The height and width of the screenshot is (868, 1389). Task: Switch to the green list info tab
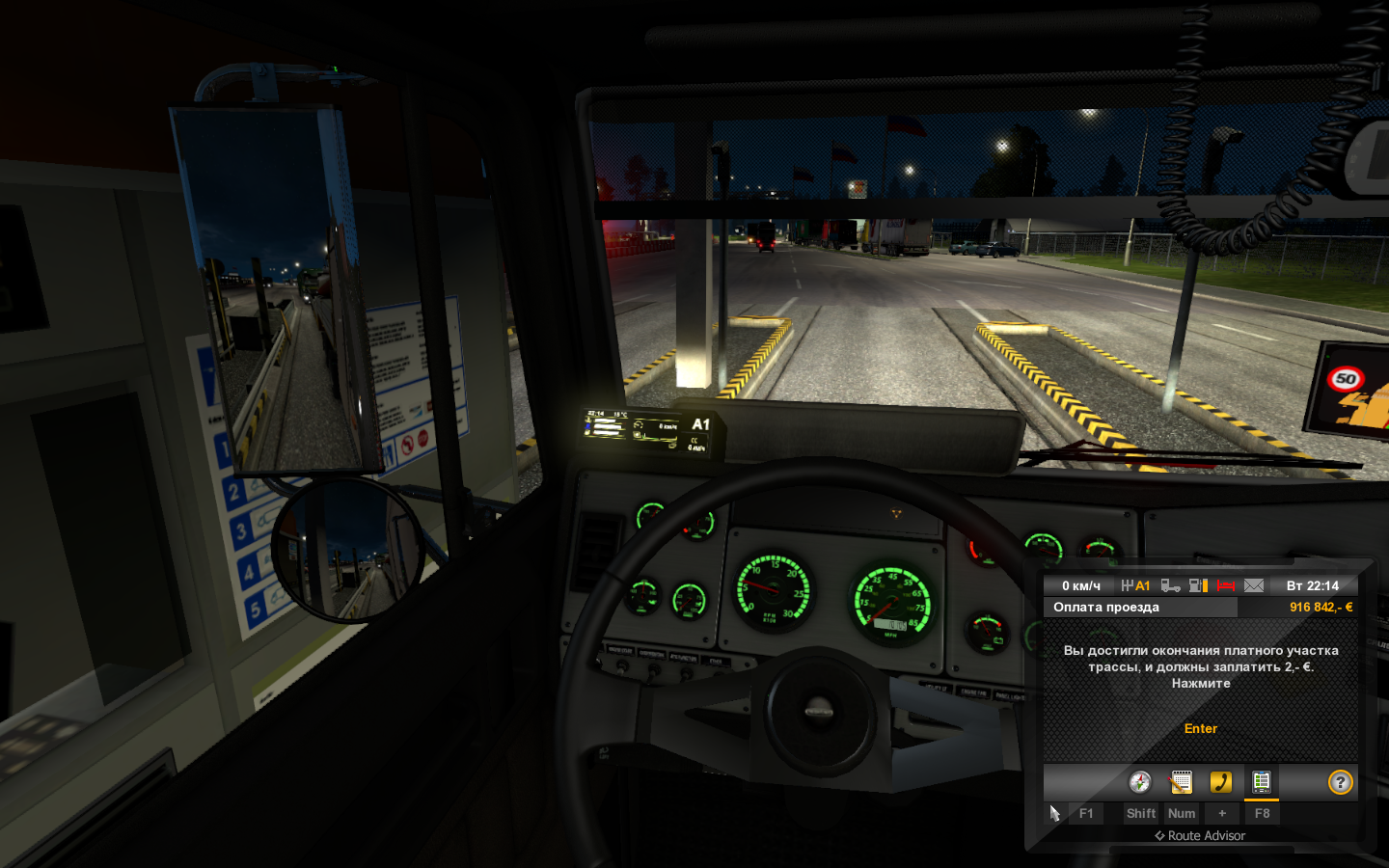[1261, 782]
